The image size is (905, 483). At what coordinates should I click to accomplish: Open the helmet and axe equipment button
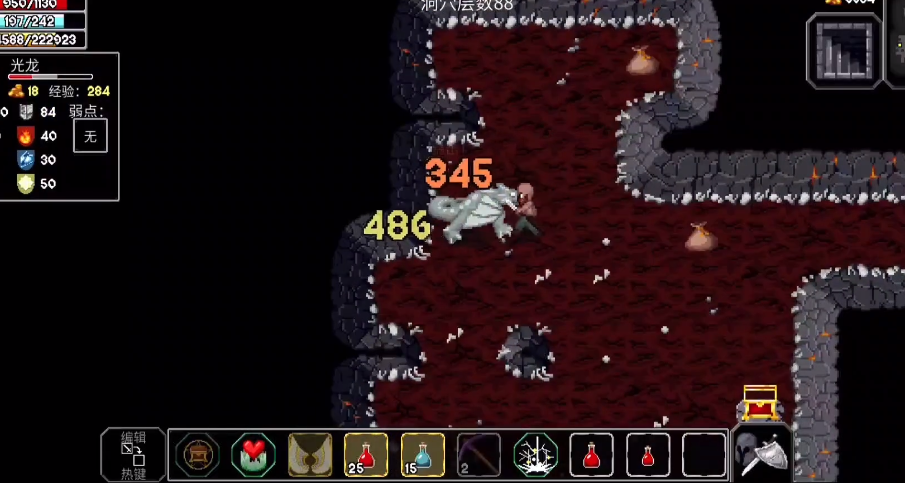pos(763,455)
